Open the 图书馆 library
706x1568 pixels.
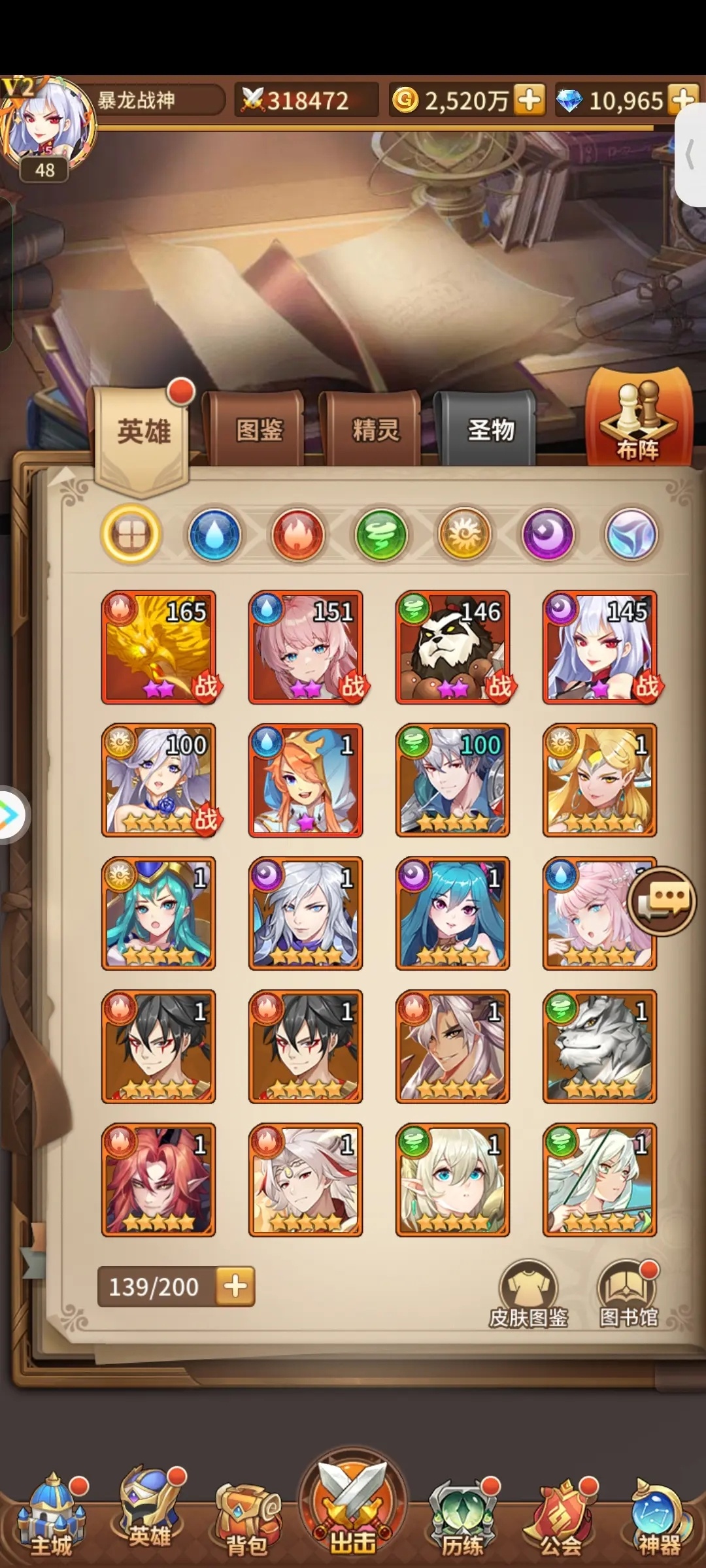(628, 1294)
